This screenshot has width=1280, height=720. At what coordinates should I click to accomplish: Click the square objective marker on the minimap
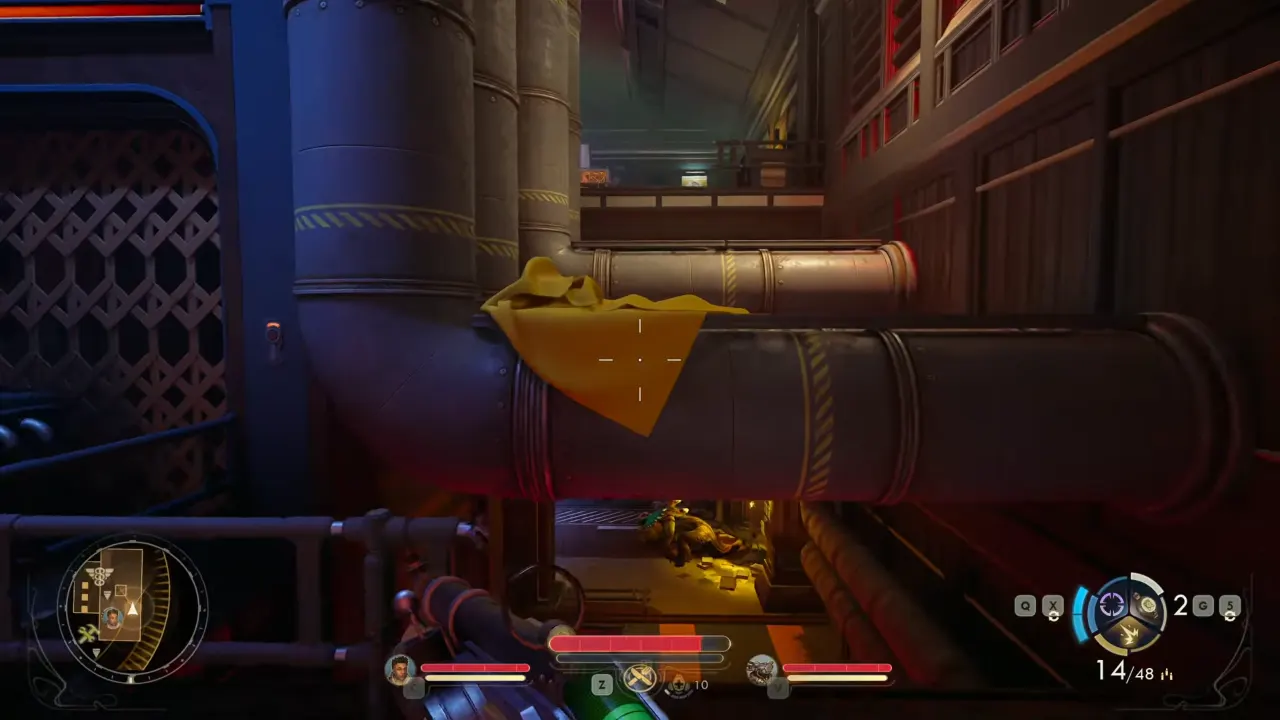pyautogui.click(x=120, y=589)
